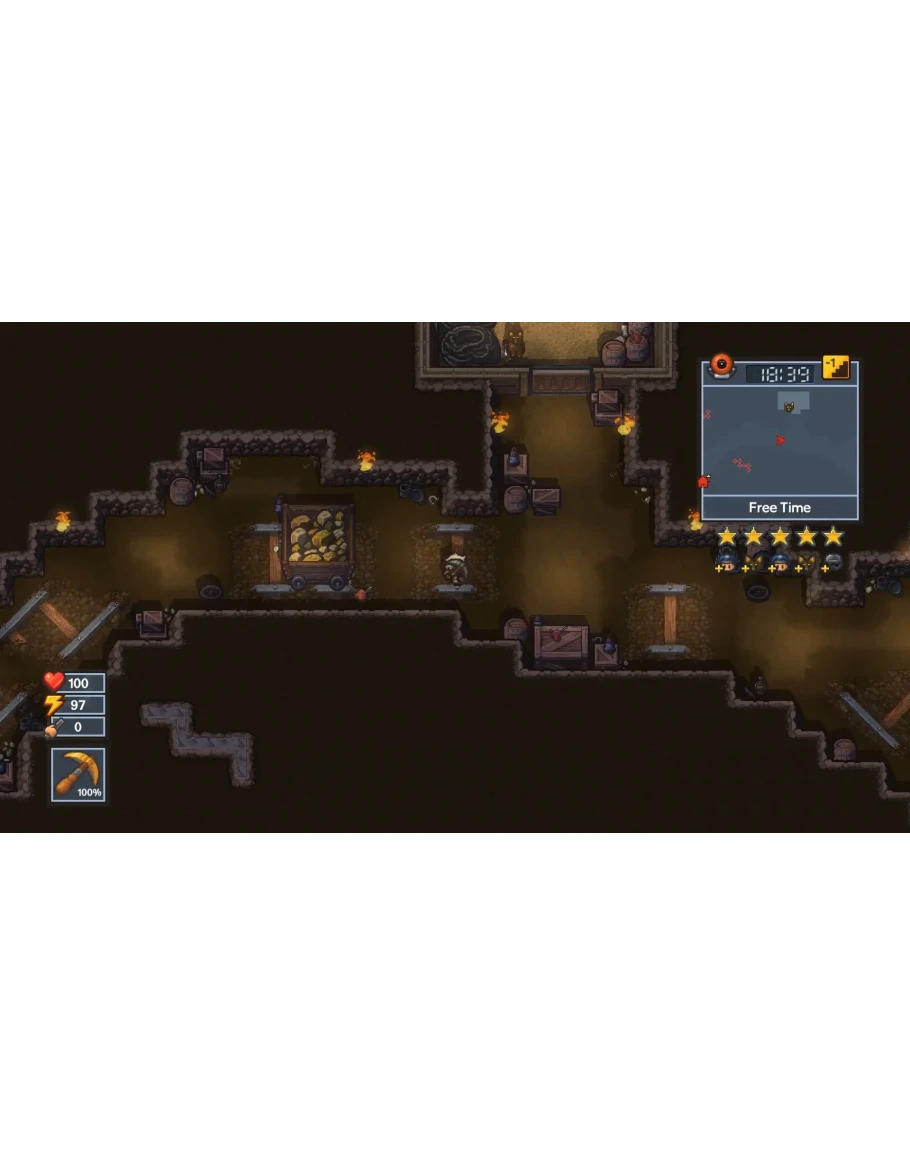
Task: Click the Free Time routine label
Action: [780, 508]
